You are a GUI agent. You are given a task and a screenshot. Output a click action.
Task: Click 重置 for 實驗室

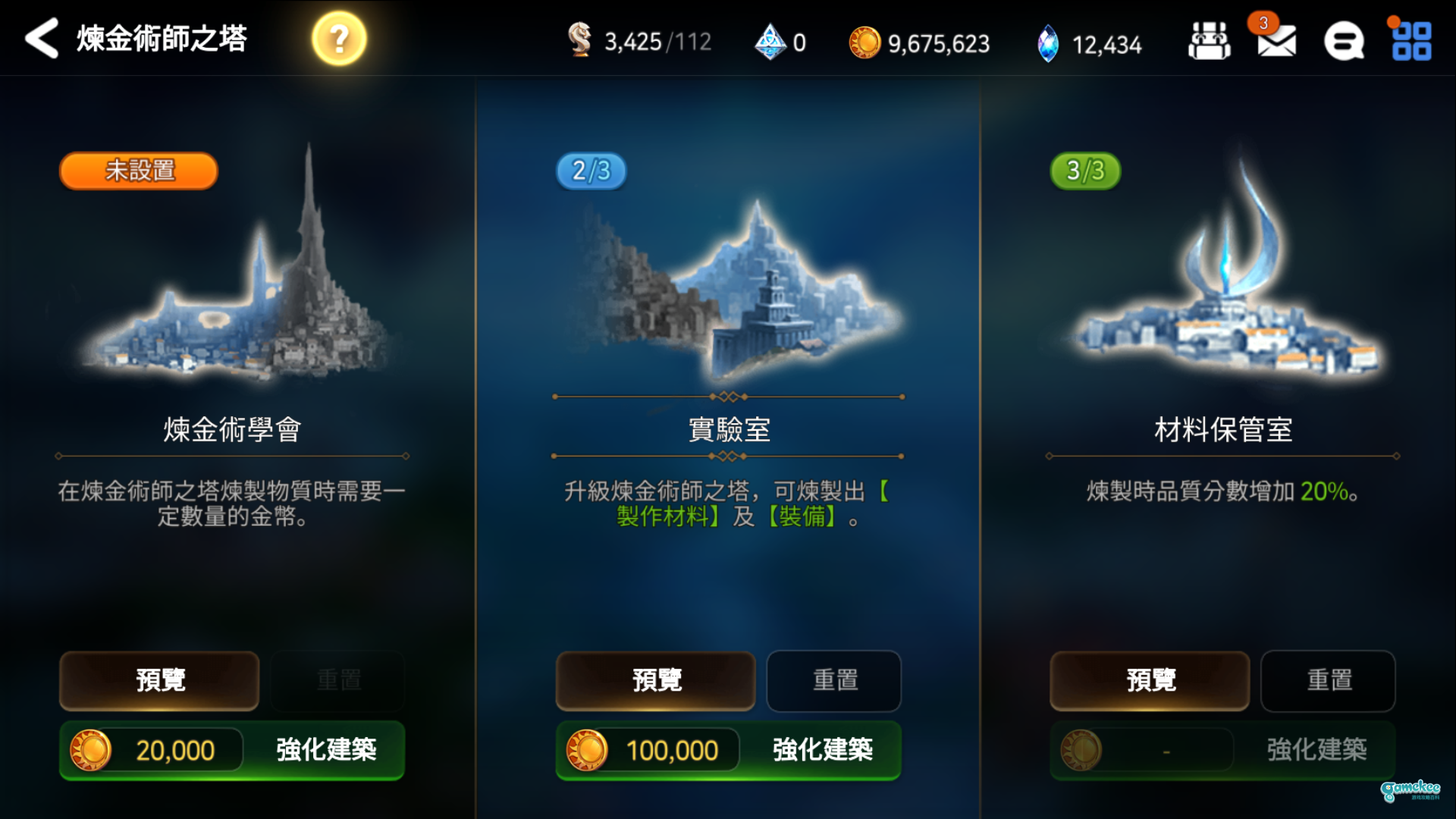pyautogui.click(x=833, y=680)
